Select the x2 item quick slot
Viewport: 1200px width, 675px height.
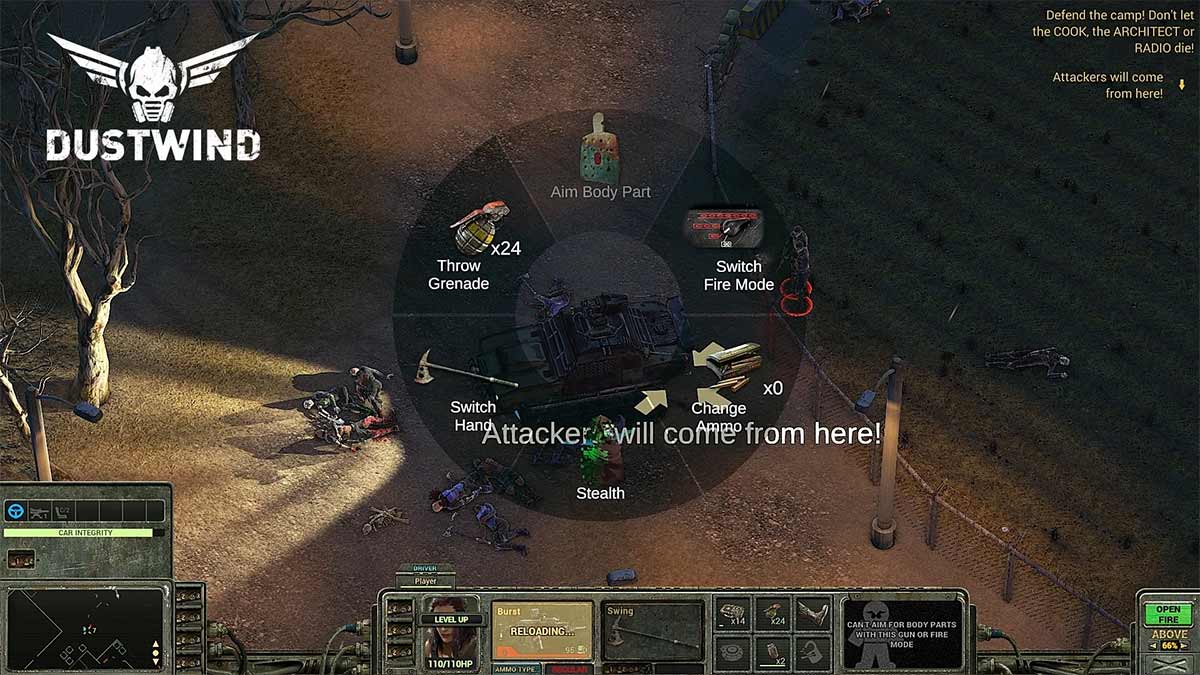coord(773,652)
